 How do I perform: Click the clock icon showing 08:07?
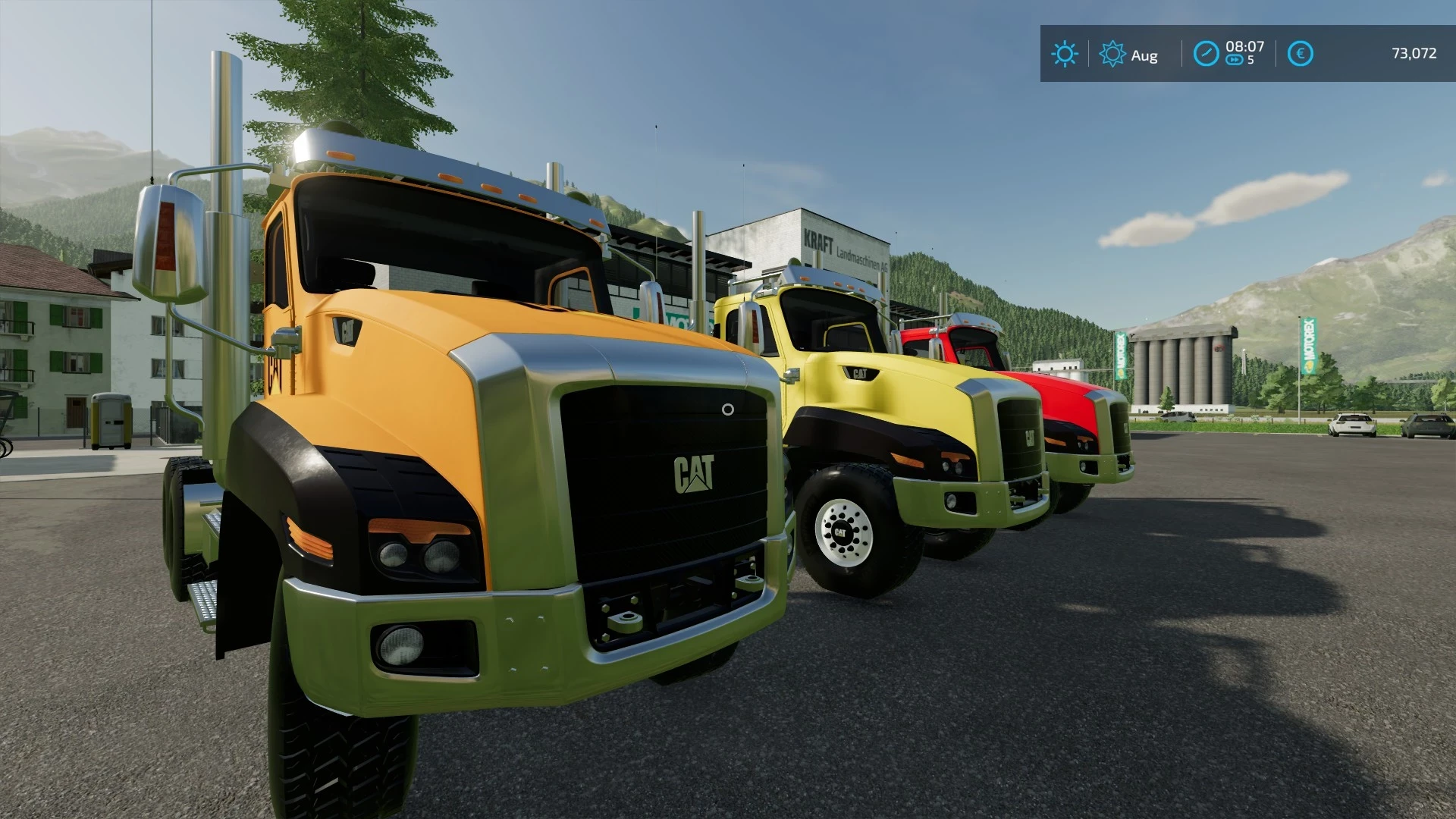click(x=1207, y=55)
